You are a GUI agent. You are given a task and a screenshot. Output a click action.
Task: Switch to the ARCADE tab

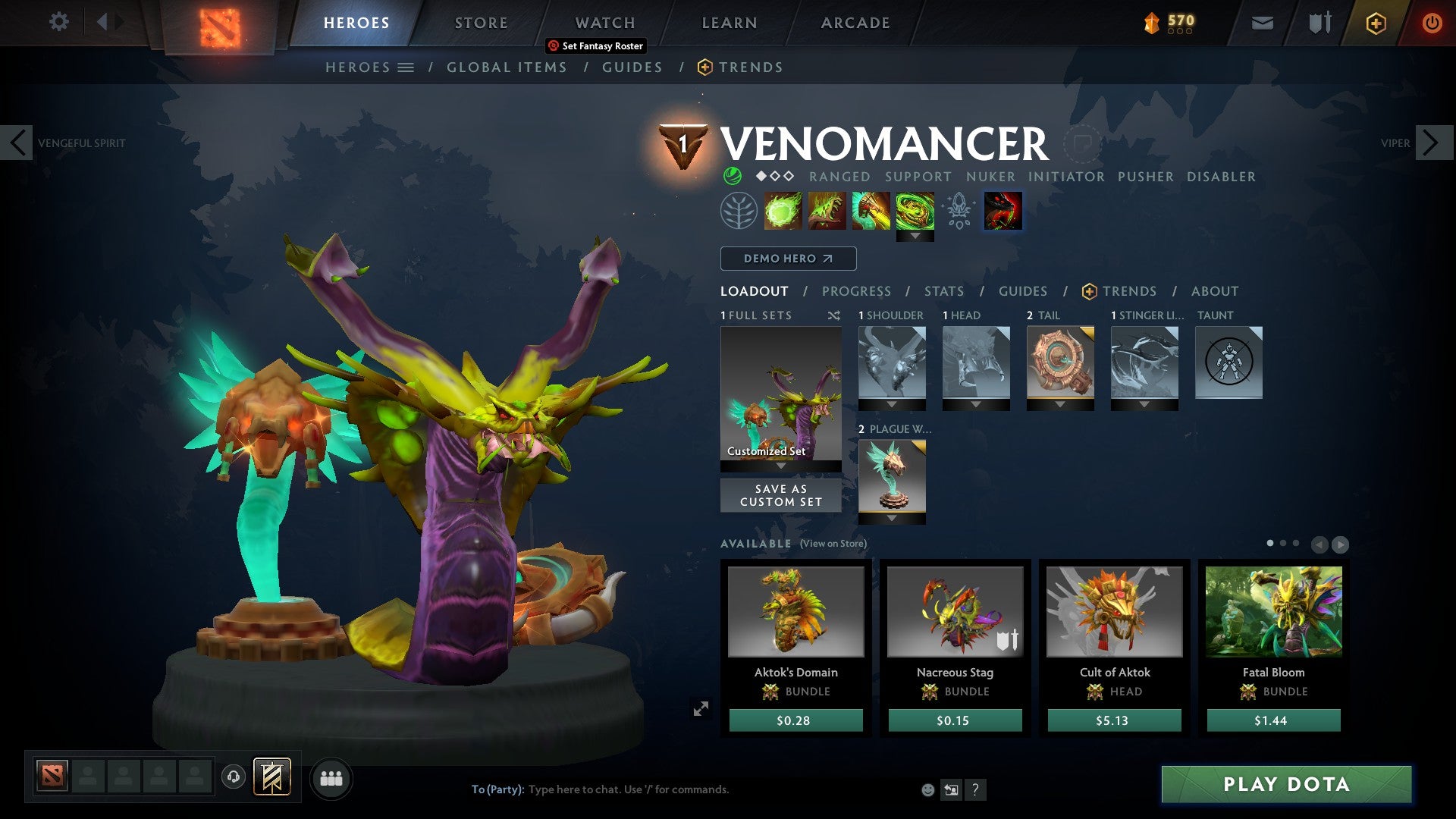(x=854, y=23)
